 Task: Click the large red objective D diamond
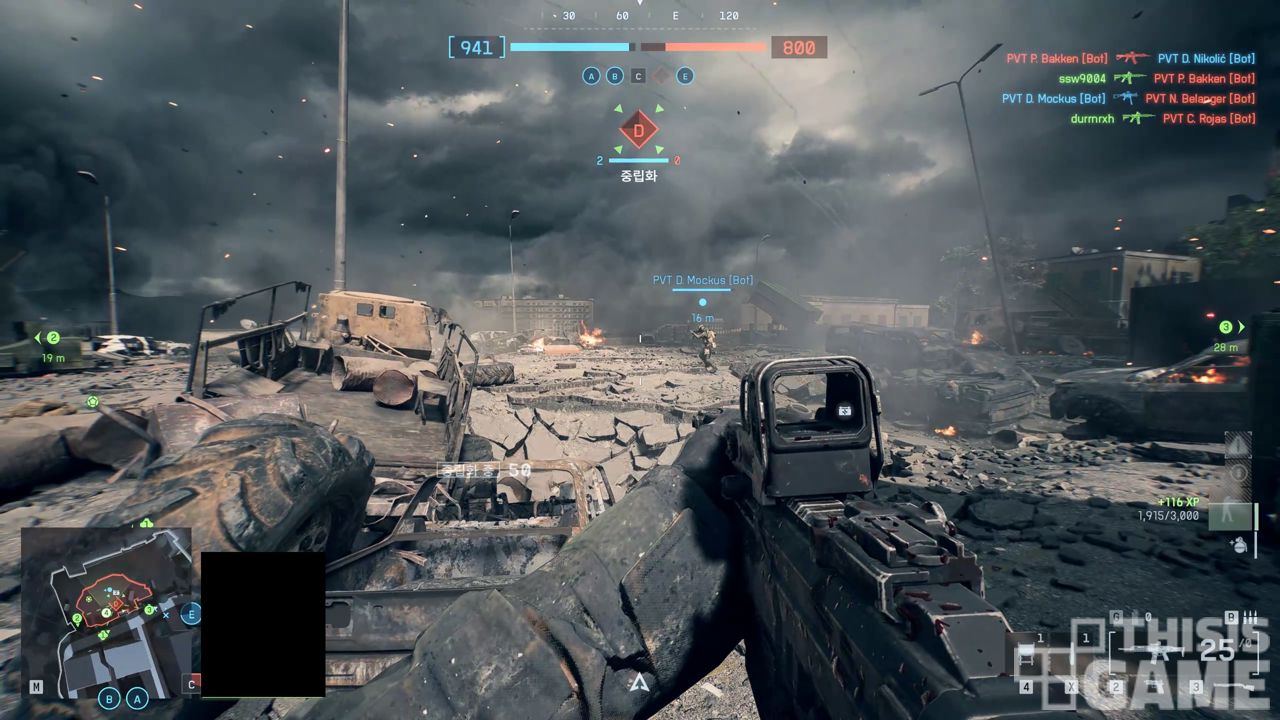pyautogui.click(x=639, y=130)
